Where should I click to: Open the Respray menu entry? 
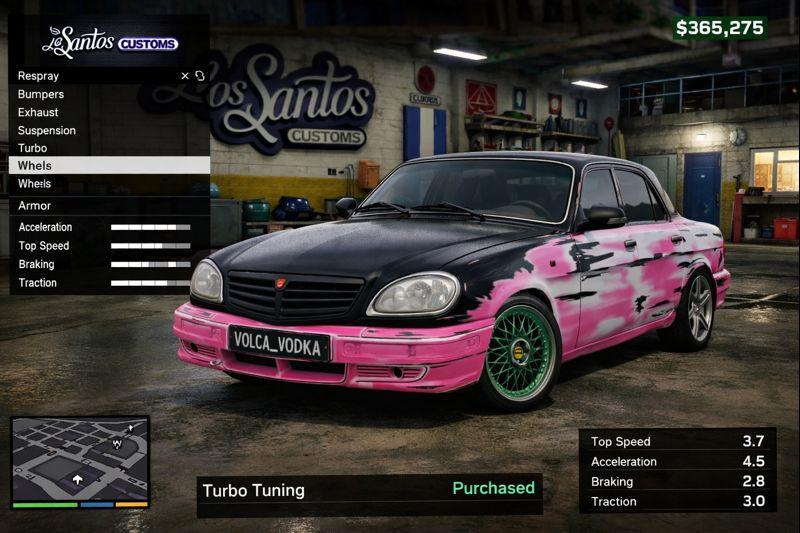40,76
